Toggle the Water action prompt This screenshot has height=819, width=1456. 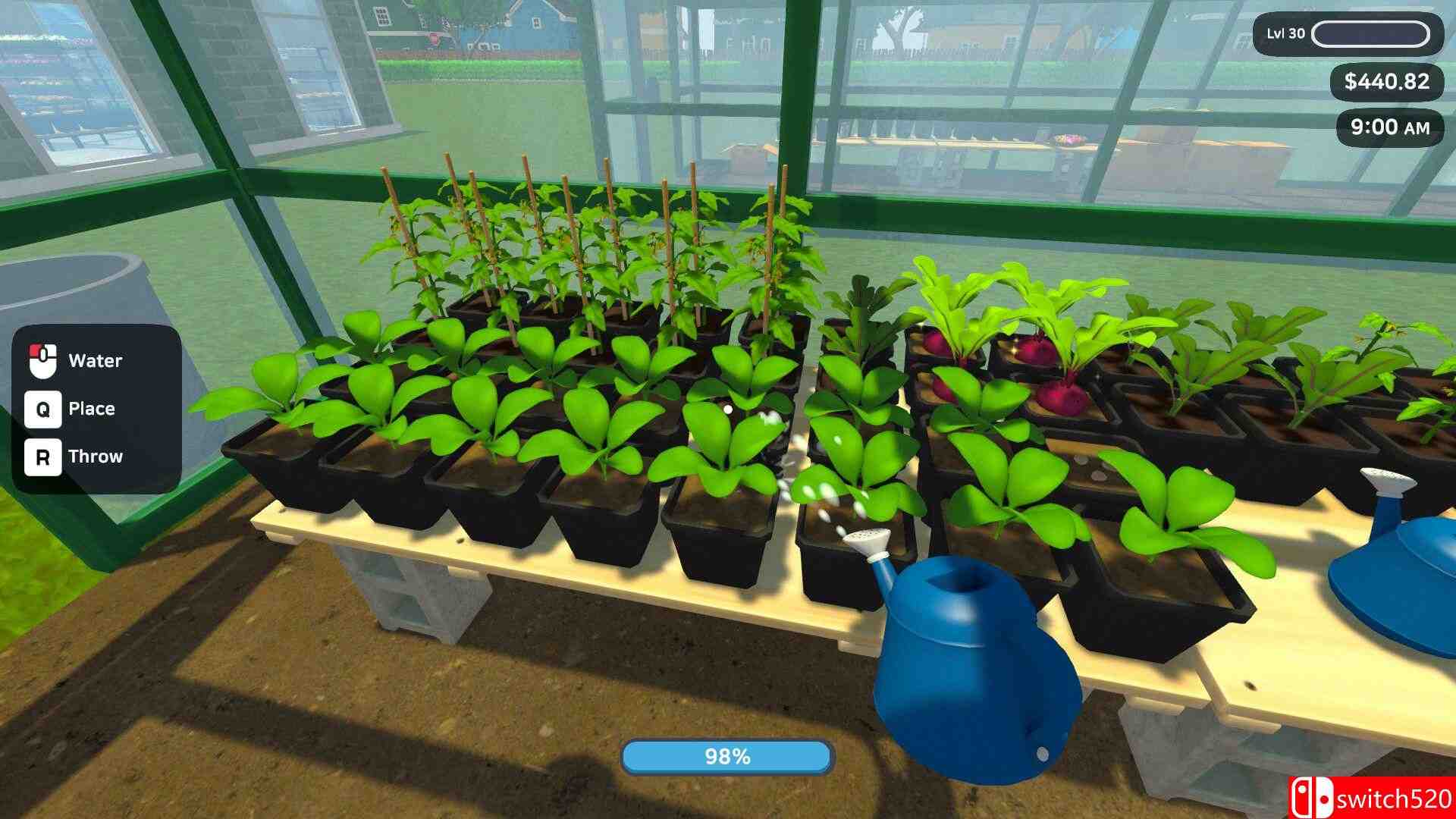point(93,360)
